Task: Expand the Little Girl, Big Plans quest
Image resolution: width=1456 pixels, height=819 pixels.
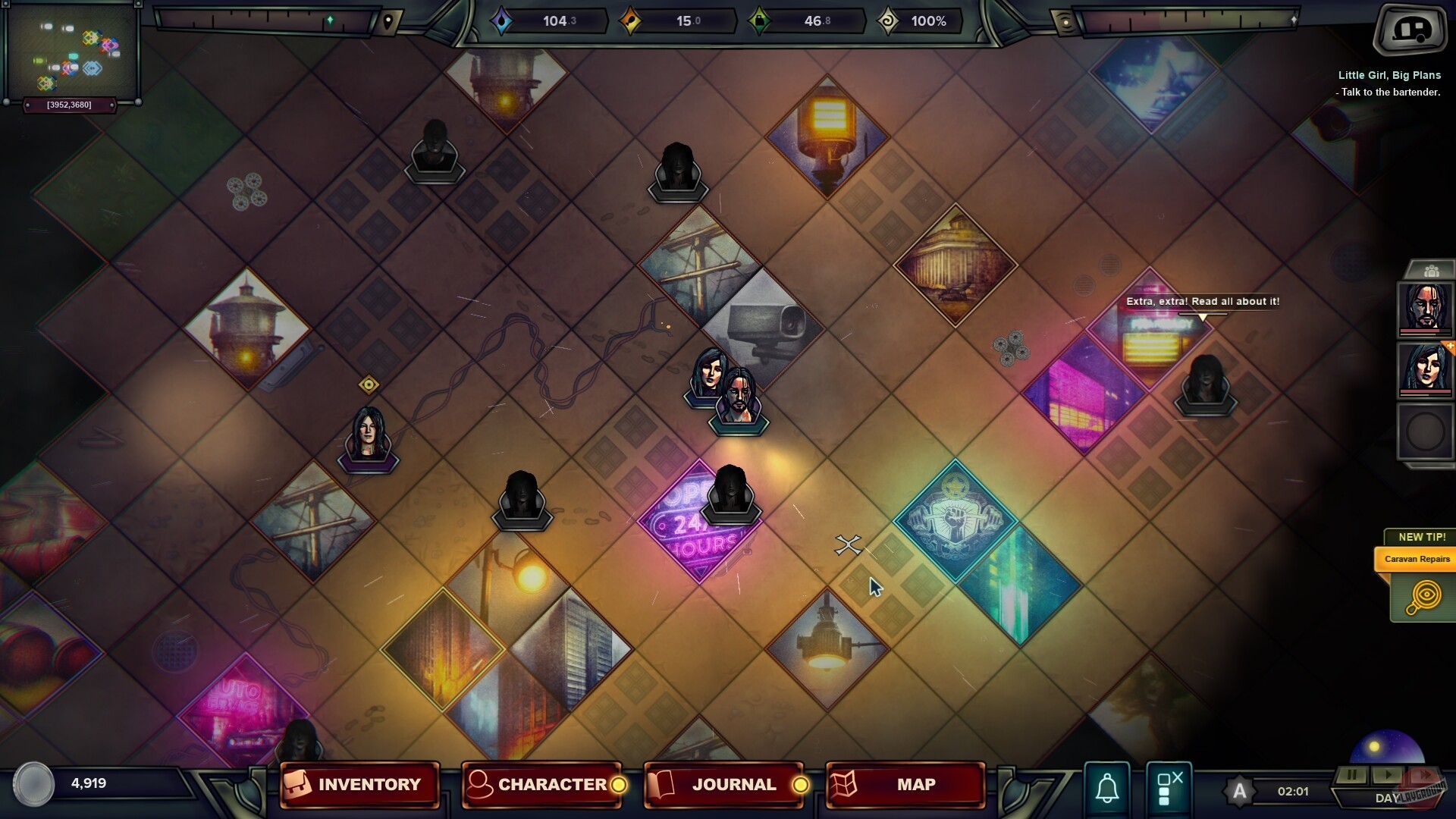Action: pos(1389,74)
